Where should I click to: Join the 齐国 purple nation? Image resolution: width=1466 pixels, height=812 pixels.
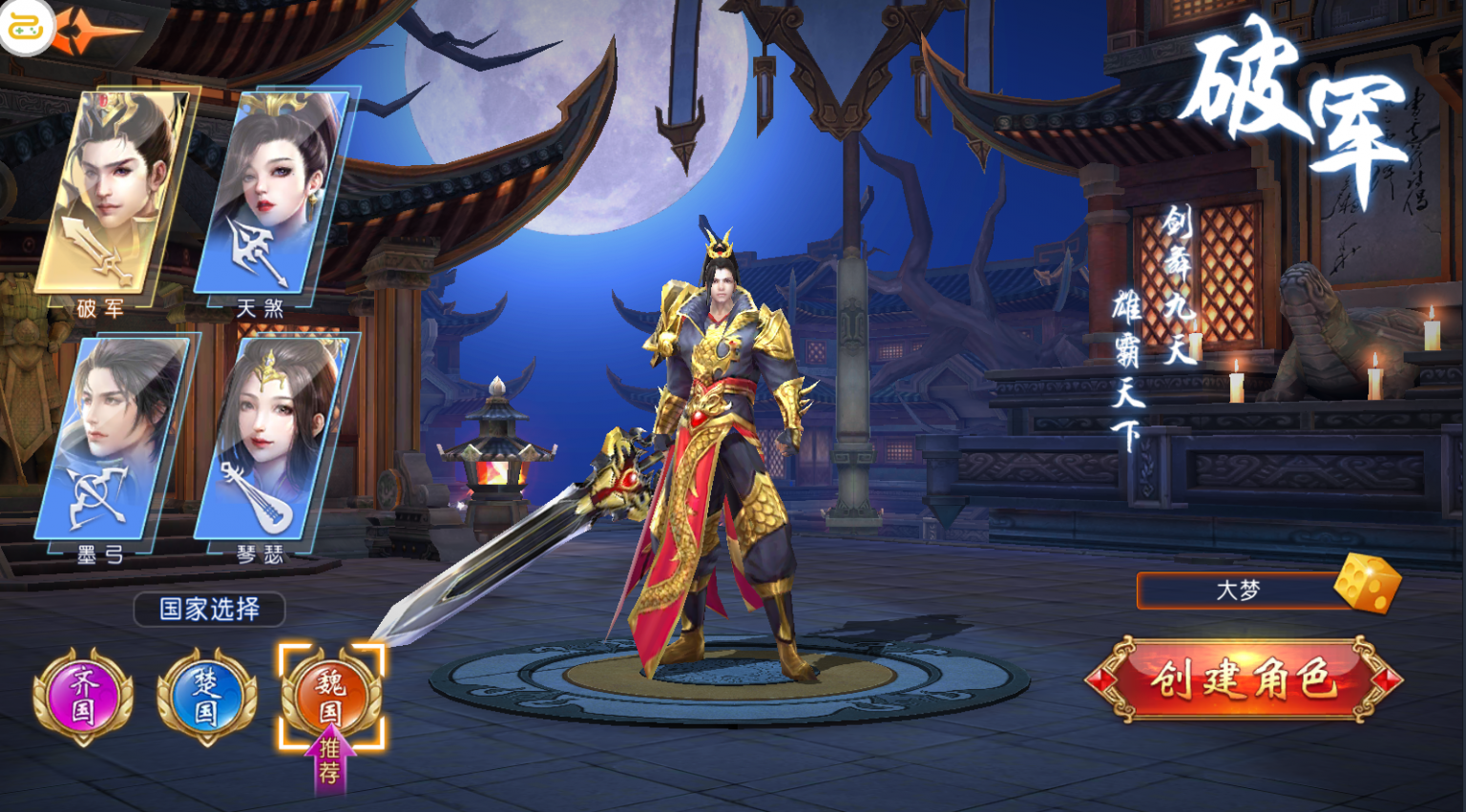(x=83, y=696)
